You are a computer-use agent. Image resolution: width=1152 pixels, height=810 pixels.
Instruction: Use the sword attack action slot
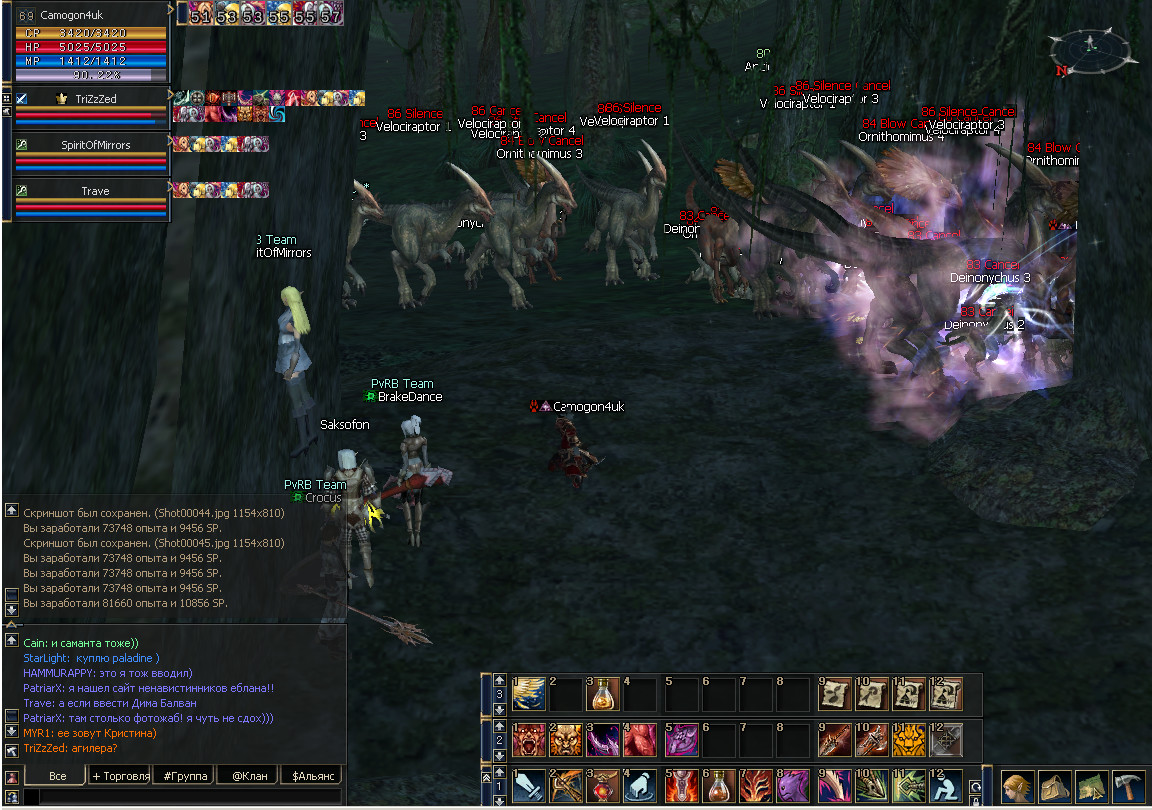click(528, 786)
